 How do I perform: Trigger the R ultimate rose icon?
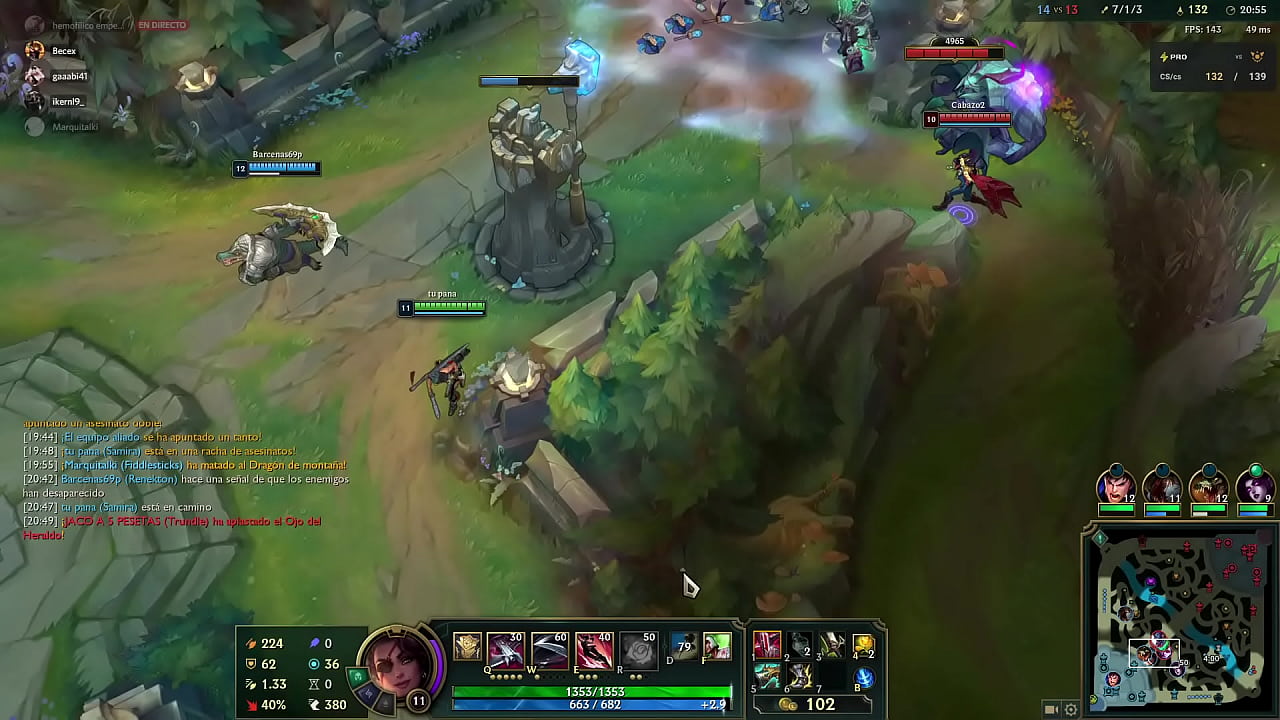(x=638, y=651)
